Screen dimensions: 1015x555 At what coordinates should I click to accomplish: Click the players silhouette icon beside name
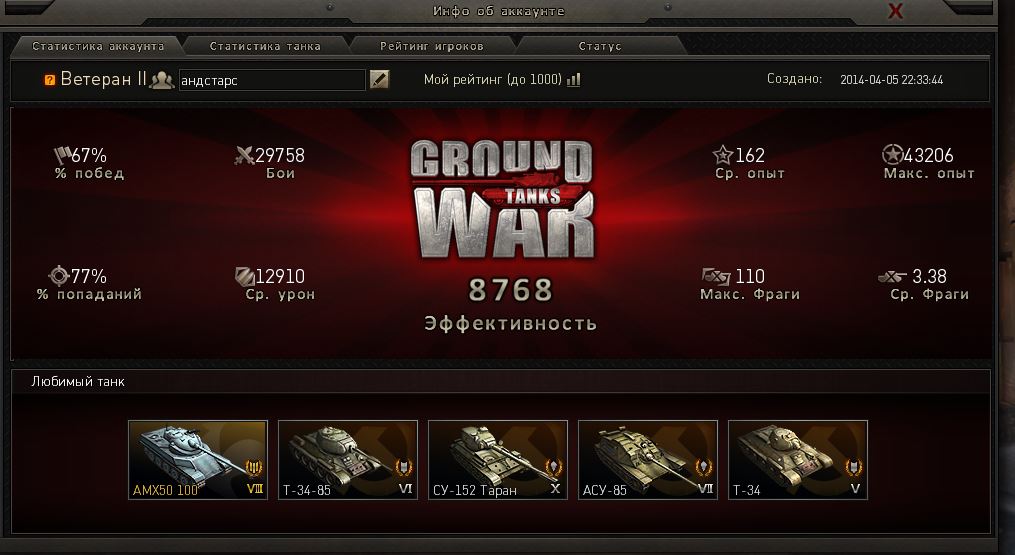click(x=162, y=80)
